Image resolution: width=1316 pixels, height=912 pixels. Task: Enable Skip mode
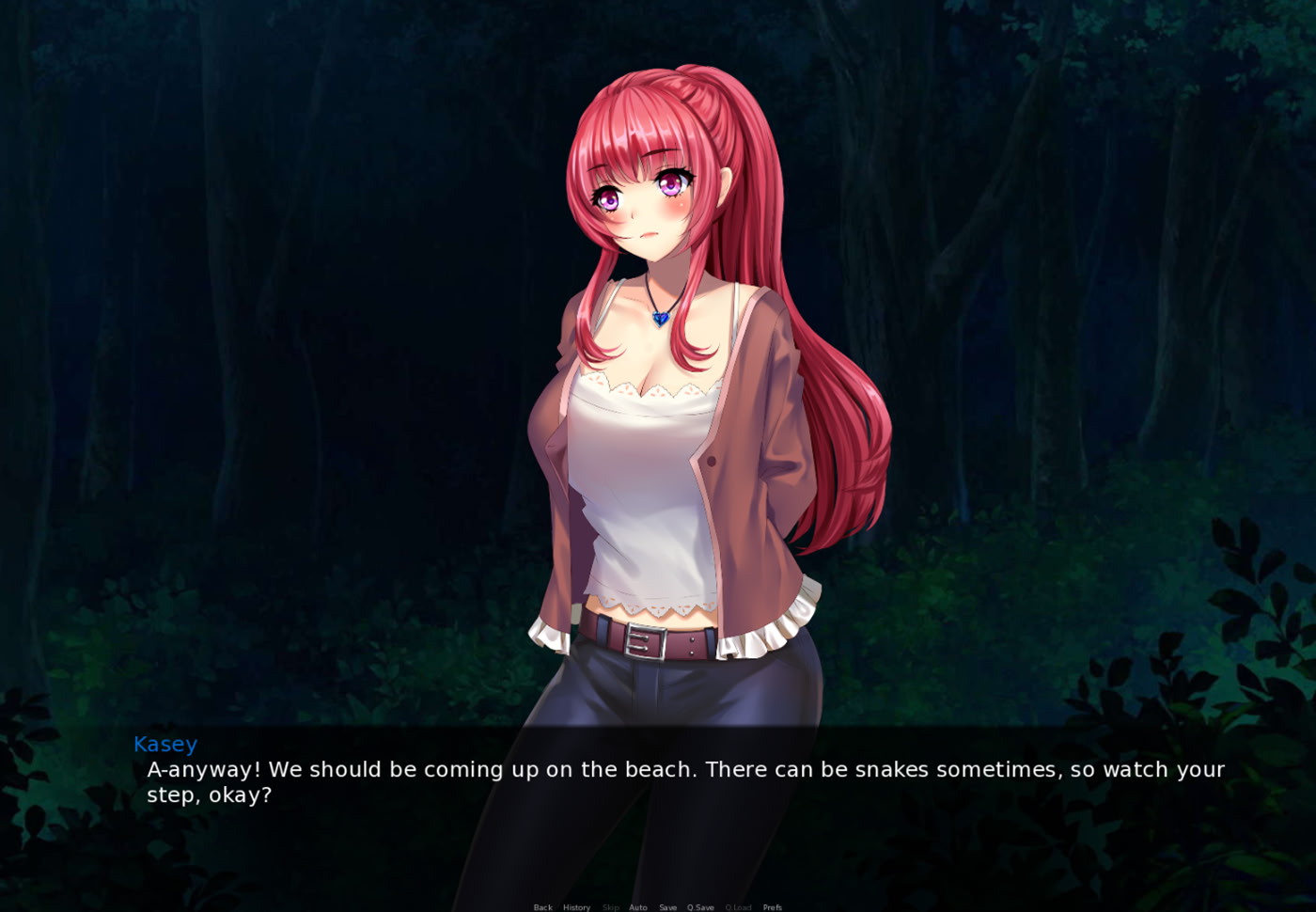tap(611, 907)
